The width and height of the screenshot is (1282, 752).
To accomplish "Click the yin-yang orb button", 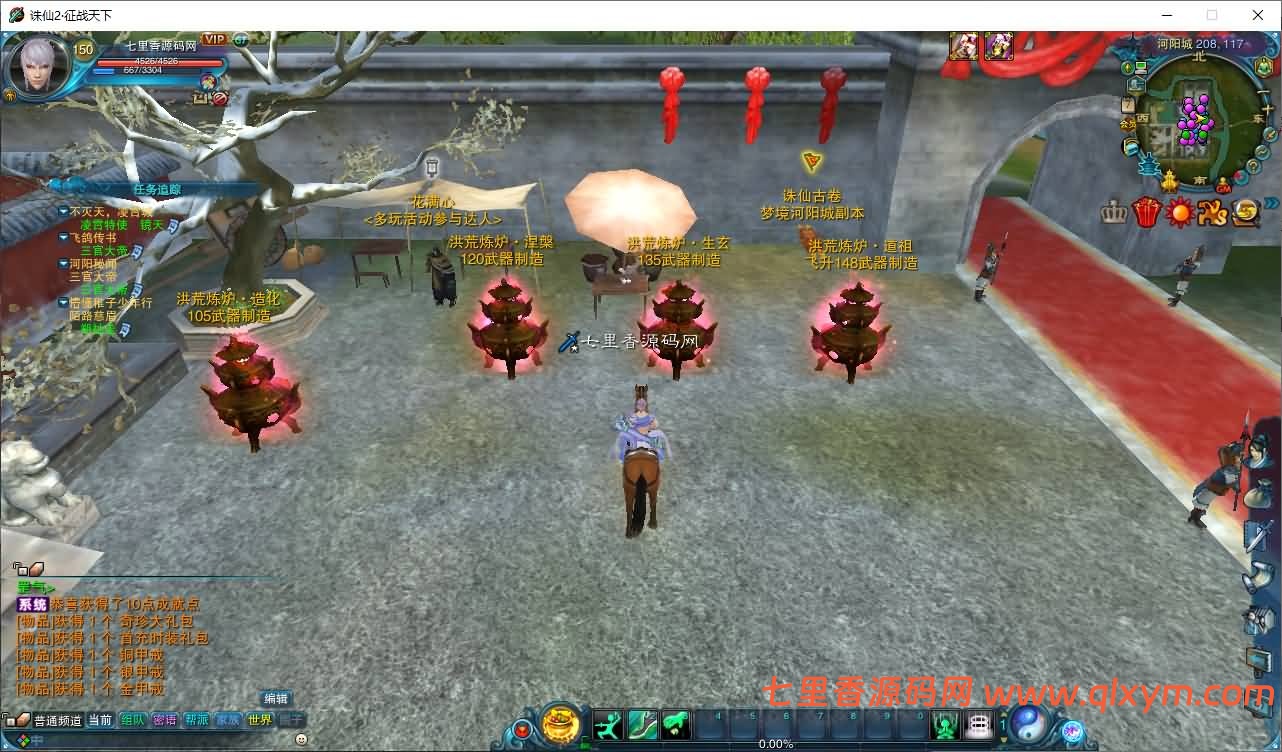I will point(1028,722).
